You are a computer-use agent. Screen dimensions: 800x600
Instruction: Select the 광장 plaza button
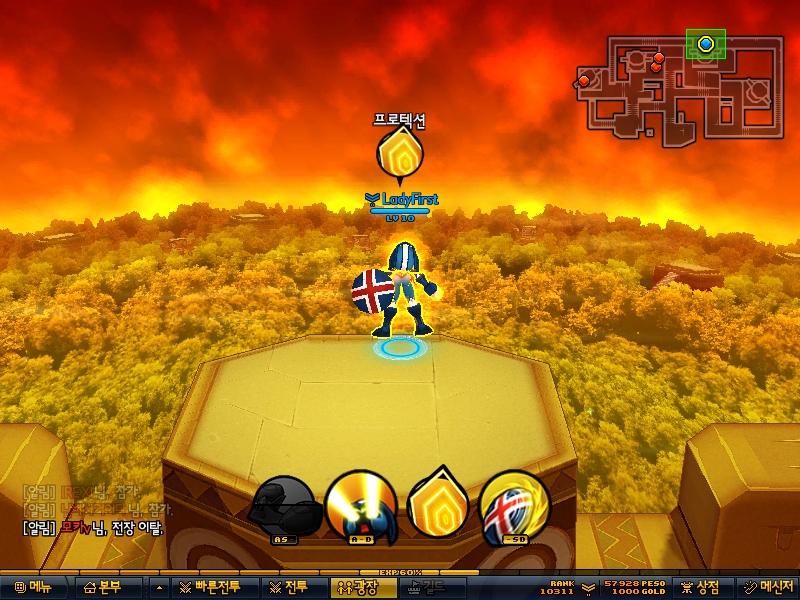356,587
